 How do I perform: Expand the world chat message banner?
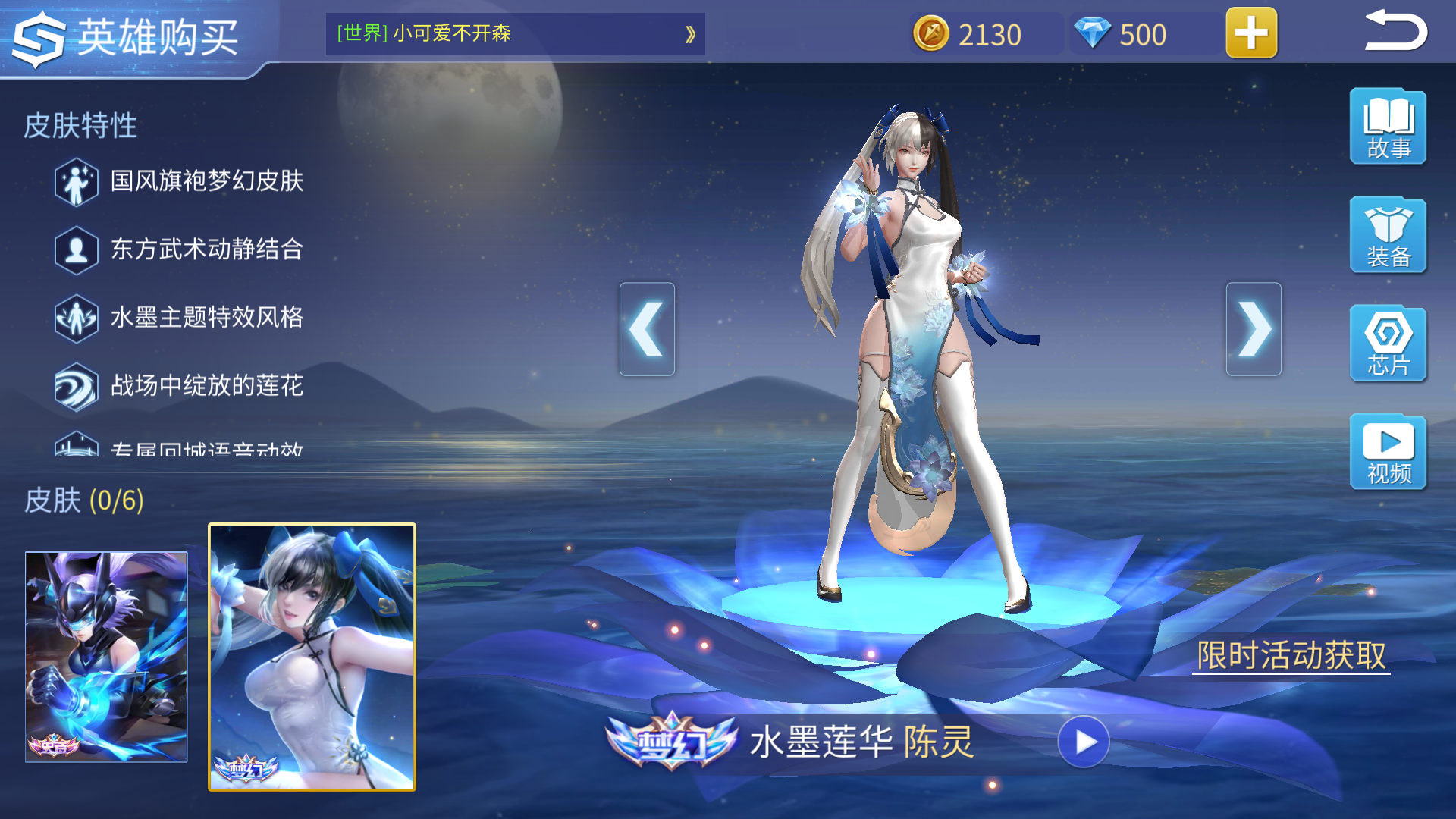point(689,34)
